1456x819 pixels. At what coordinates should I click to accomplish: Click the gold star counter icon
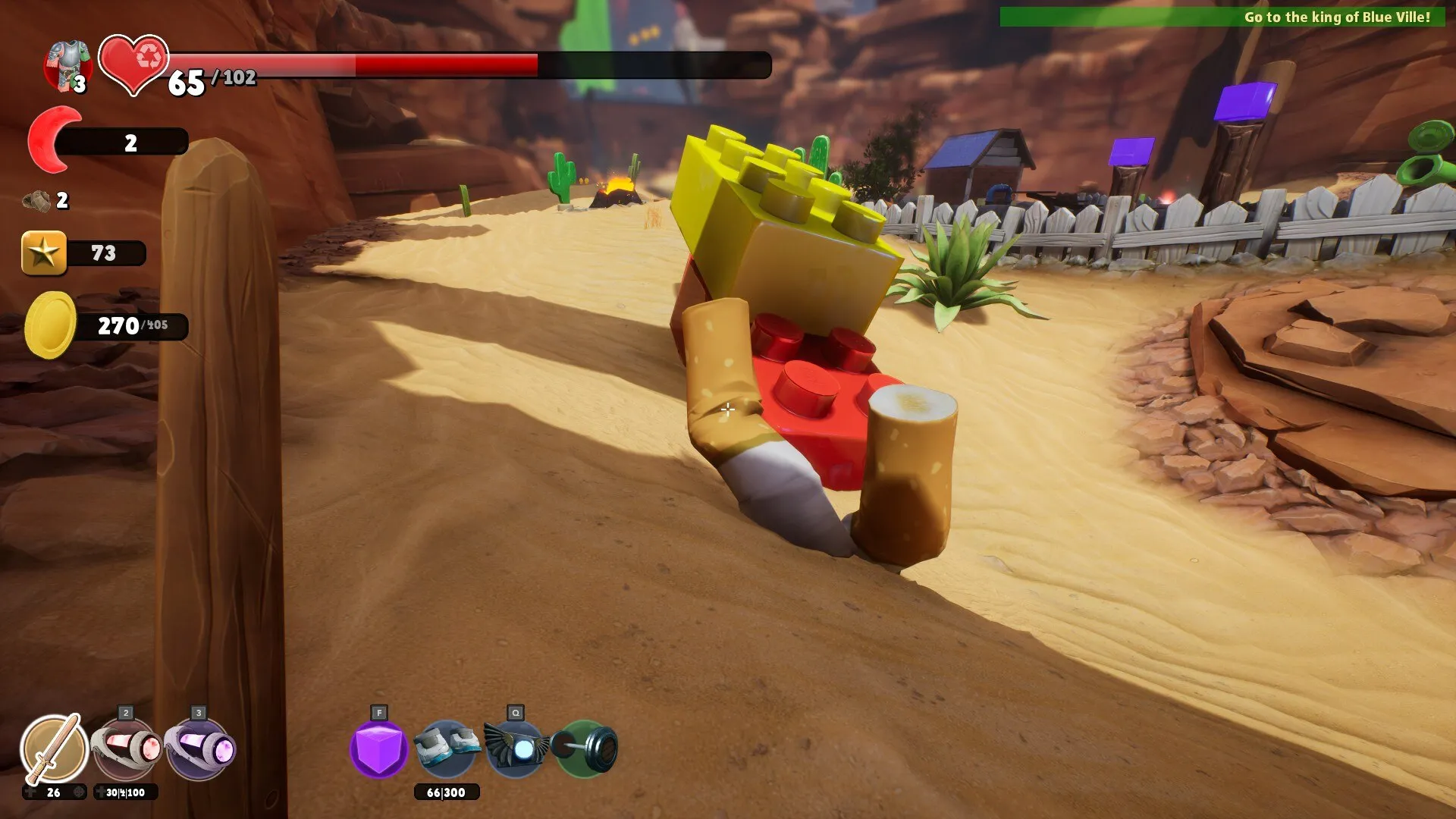pos(44,253)
